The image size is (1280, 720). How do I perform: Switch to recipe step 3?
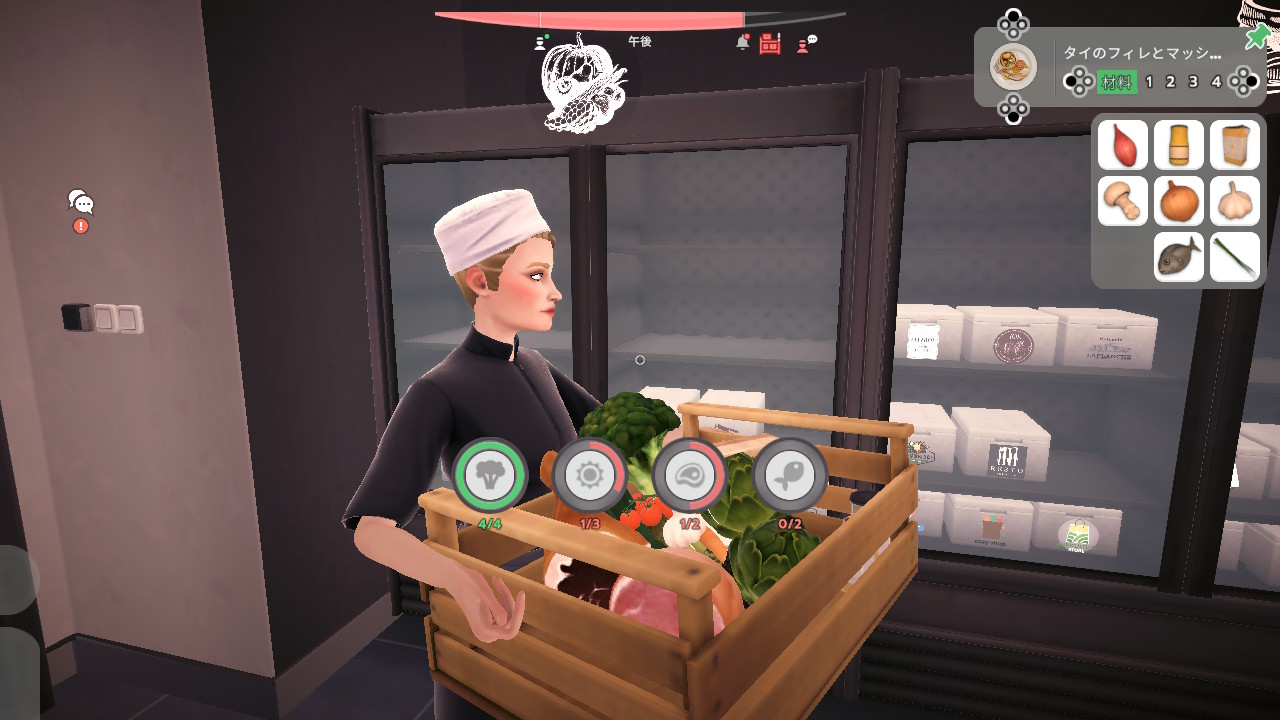[1193, 82]
